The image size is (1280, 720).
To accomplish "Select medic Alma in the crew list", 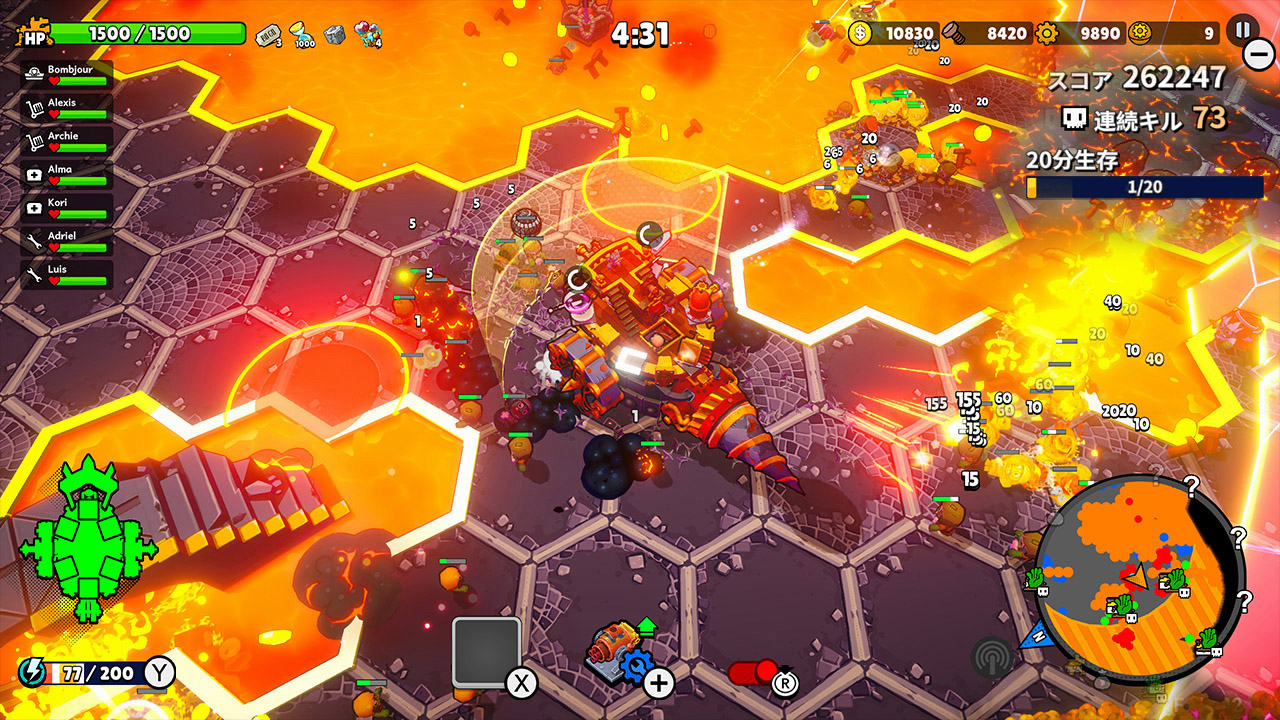I will (67, 175).
